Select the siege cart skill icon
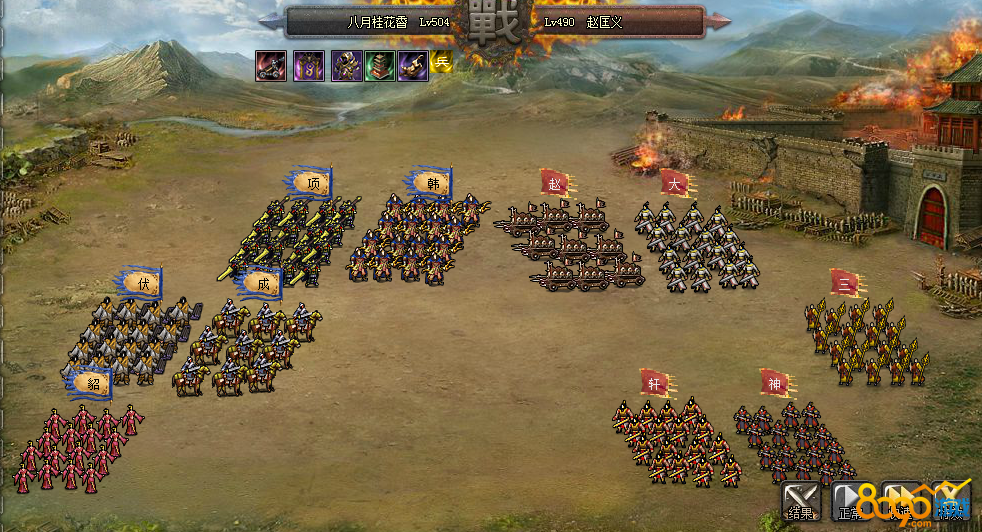Screen dimensions: 982x532 pyautogui.click(x=271, y=66)
